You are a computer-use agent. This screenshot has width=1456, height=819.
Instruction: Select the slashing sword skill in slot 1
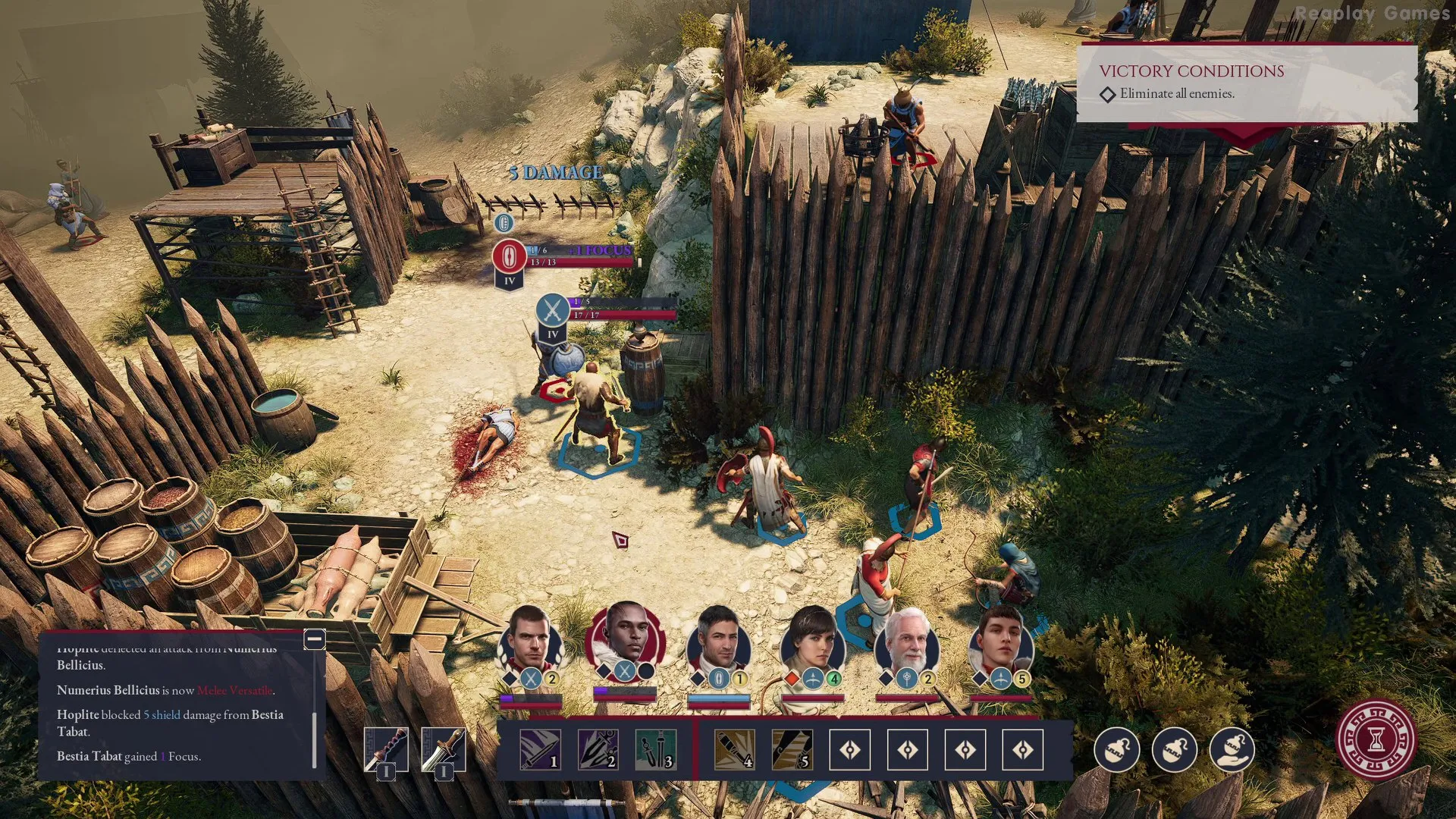click(542, 750)
